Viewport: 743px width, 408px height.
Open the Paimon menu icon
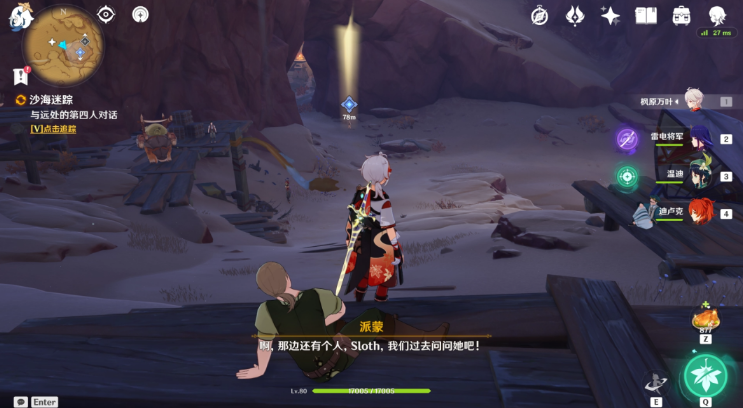(x=19, y=13)
